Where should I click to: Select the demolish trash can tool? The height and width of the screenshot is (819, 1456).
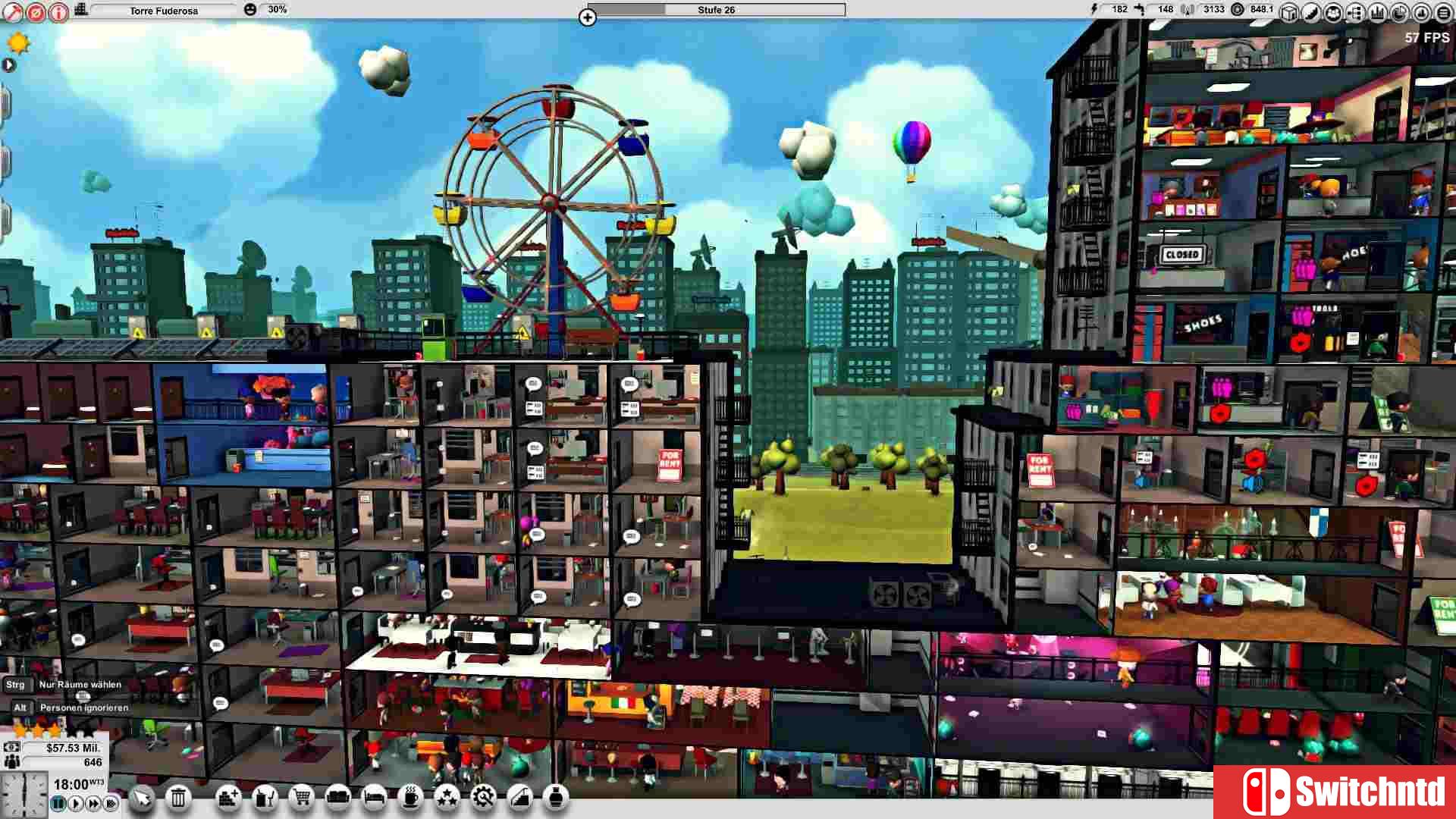(x=178, y=799)
